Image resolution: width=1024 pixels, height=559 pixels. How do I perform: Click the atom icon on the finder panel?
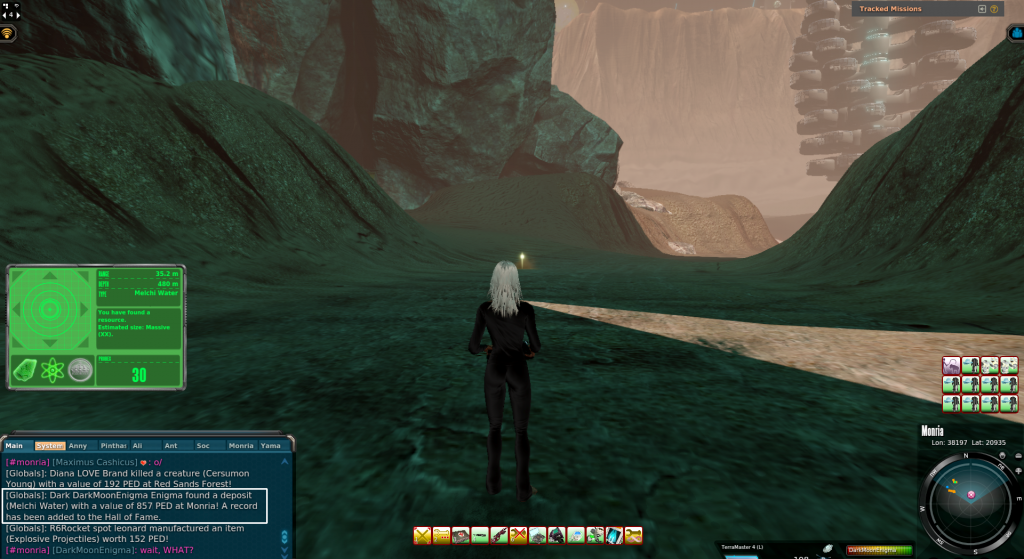click(54, 370)
